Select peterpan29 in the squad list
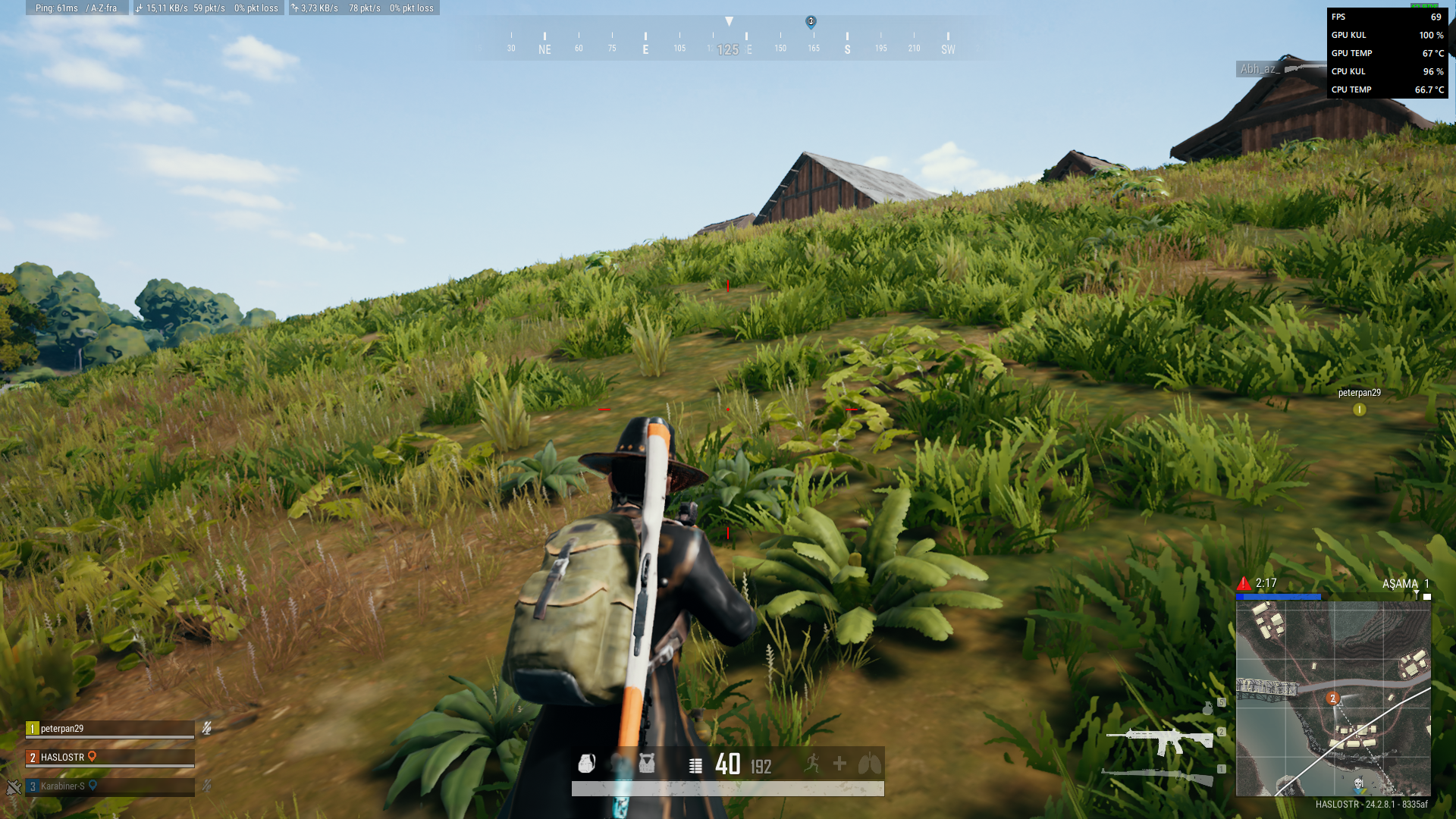The height and width of the screenshot is (819, 1456). 61,727
